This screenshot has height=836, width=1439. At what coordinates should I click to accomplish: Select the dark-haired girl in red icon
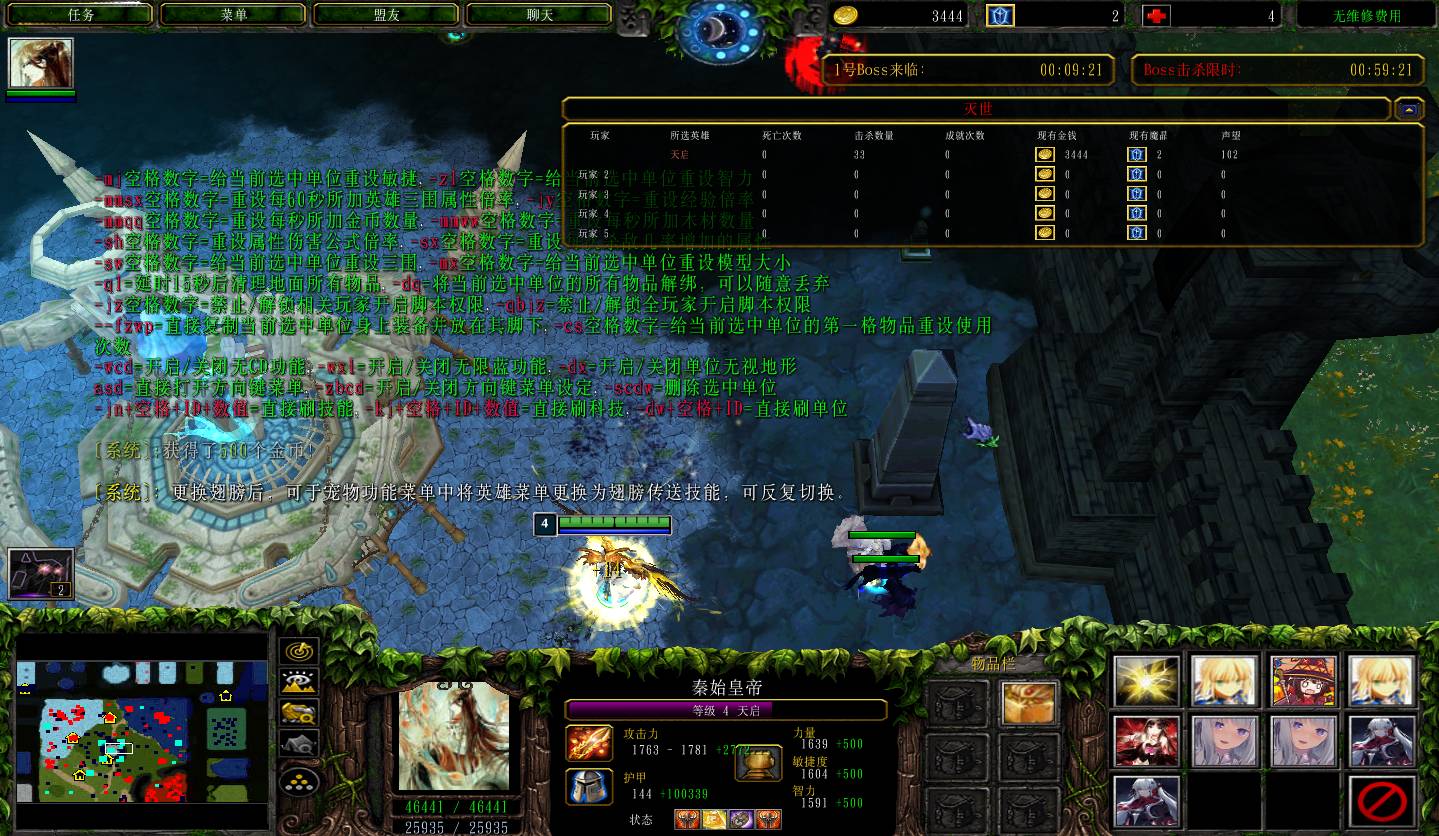click(1147, 741)
